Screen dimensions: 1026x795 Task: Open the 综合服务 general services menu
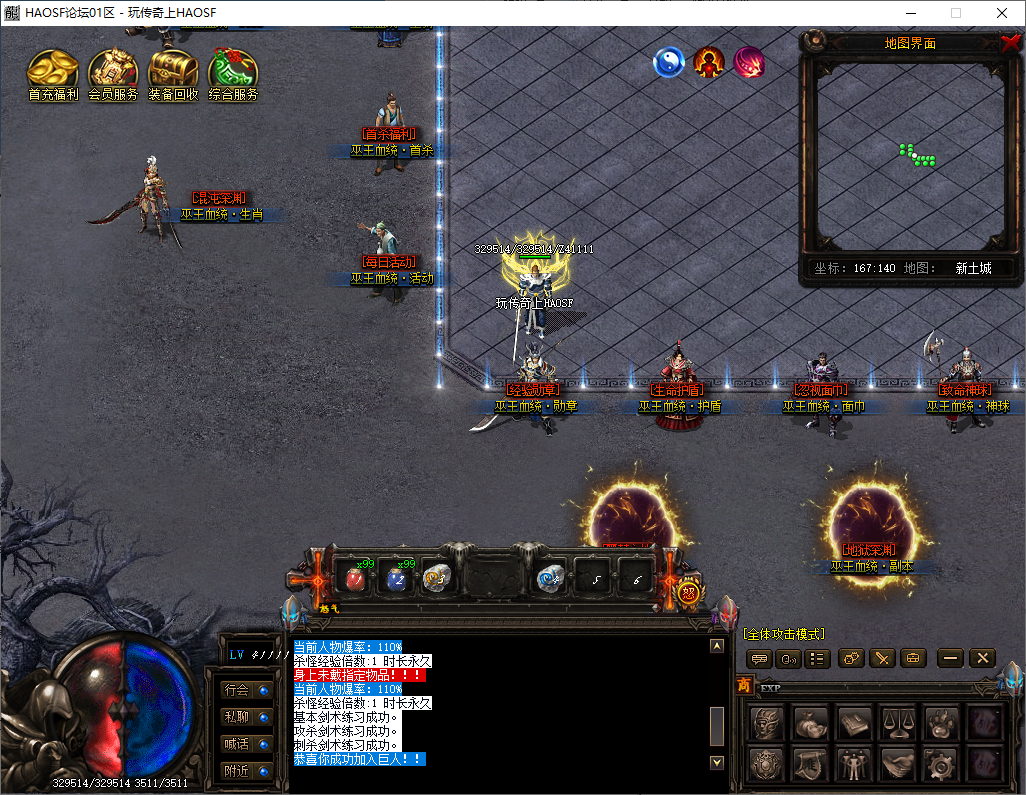pyautogui.click(x=233, y=73)
